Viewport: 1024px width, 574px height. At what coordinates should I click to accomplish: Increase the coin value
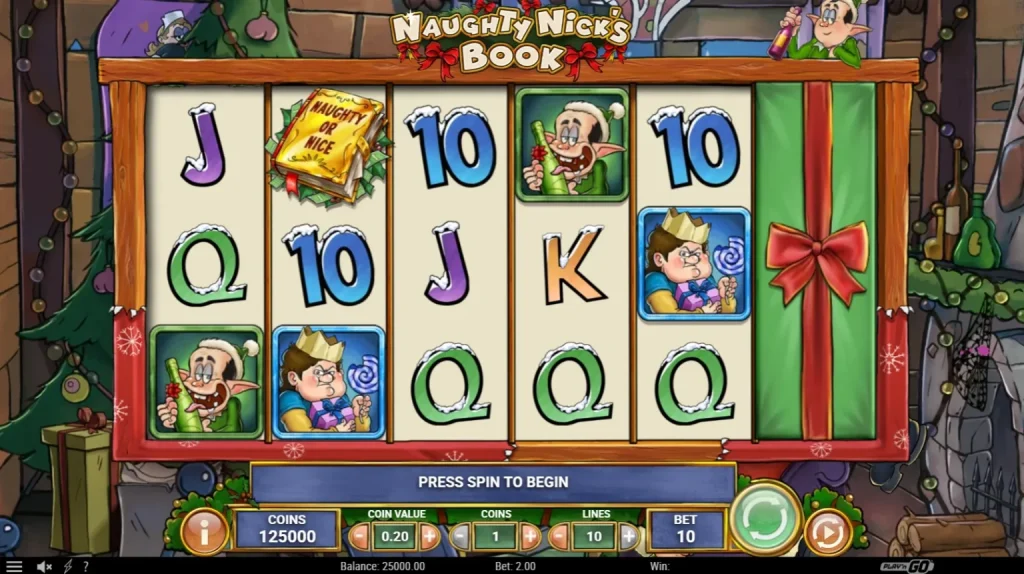[430, 537]
